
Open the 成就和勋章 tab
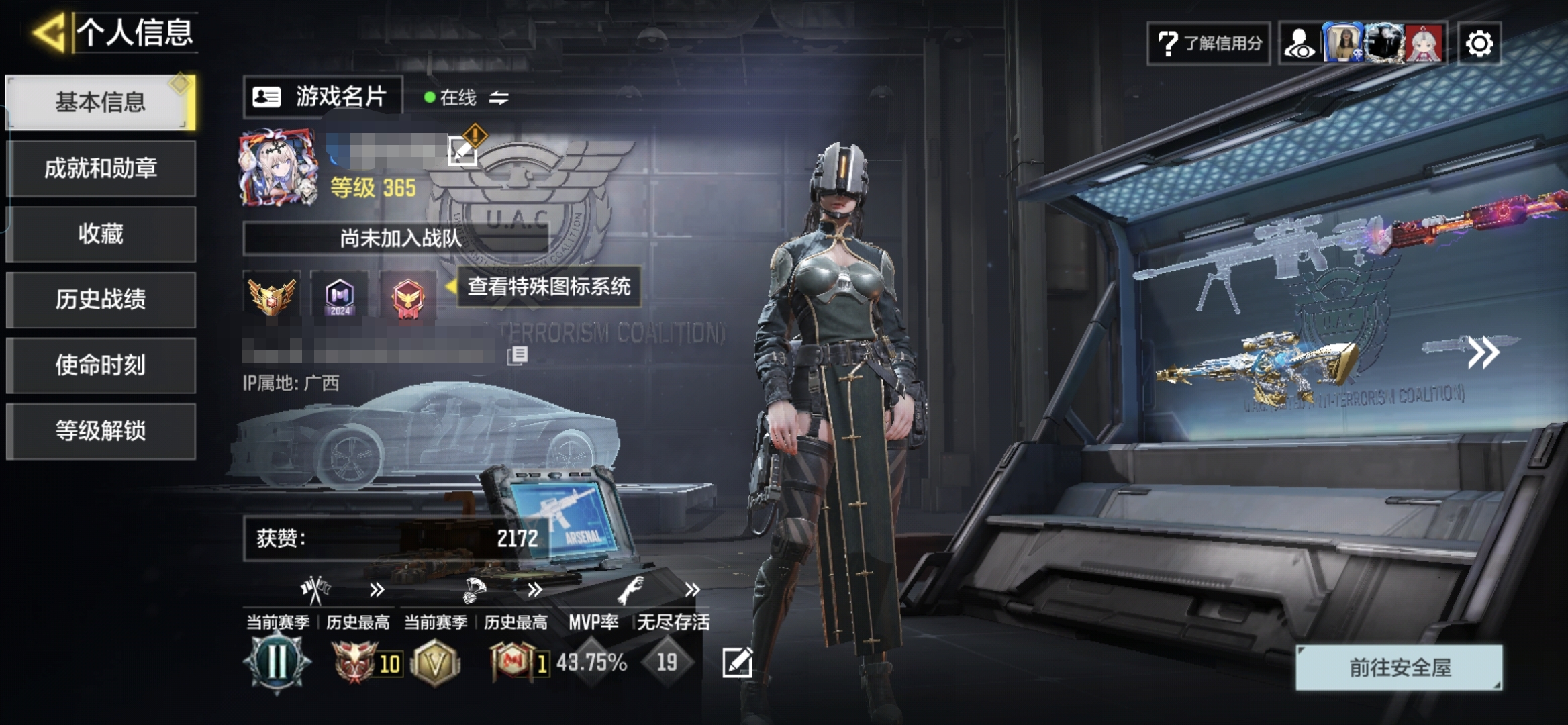click(101, 168)
